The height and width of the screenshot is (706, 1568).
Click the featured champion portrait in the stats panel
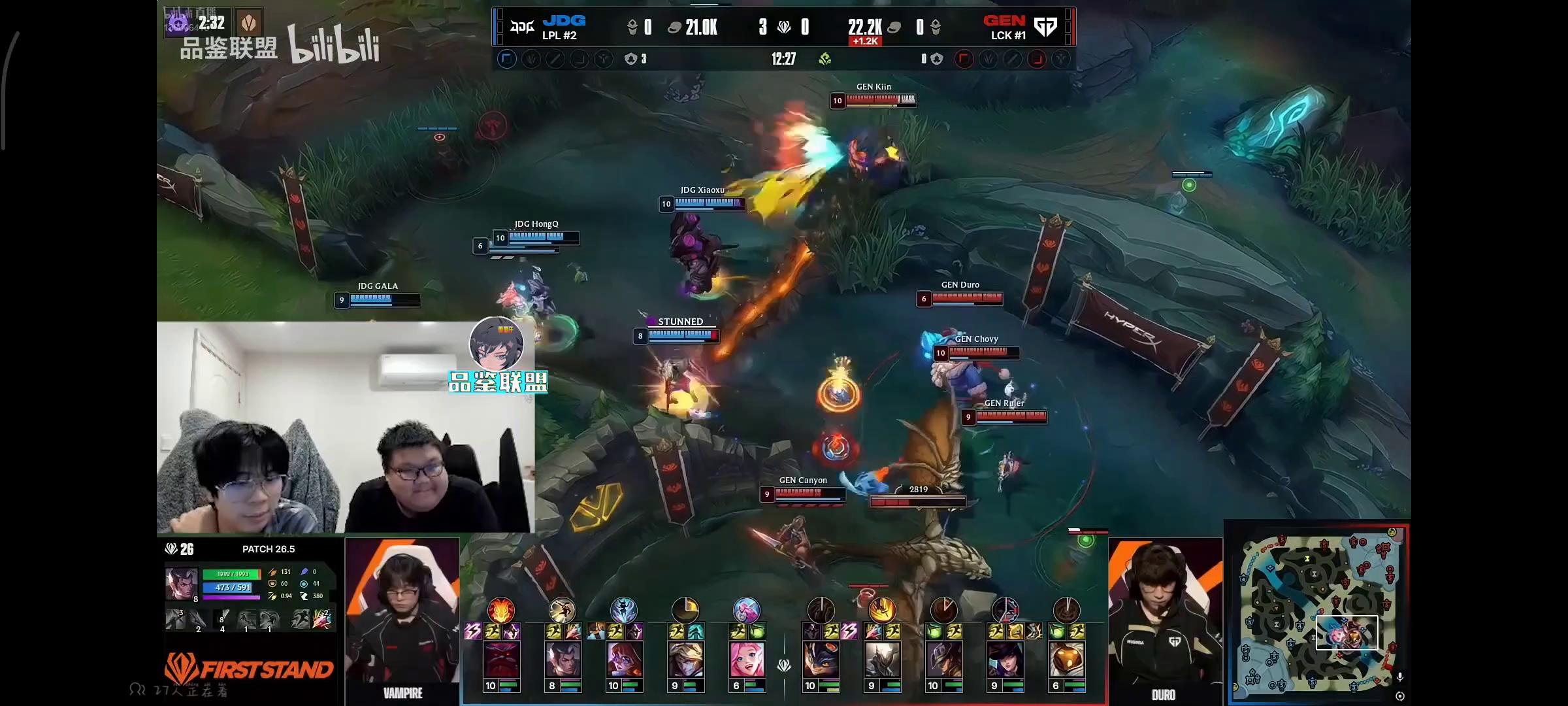[x=181, y=583]
